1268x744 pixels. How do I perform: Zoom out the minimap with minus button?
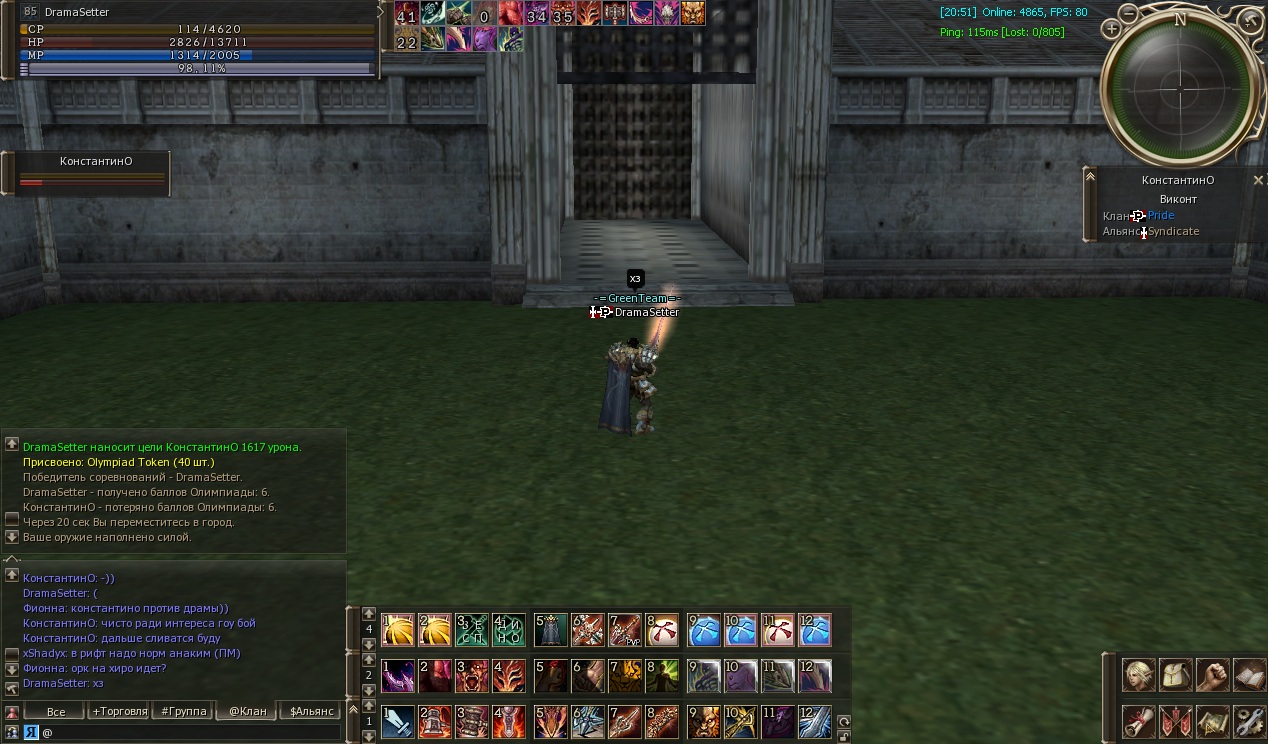coord(1128,14)
